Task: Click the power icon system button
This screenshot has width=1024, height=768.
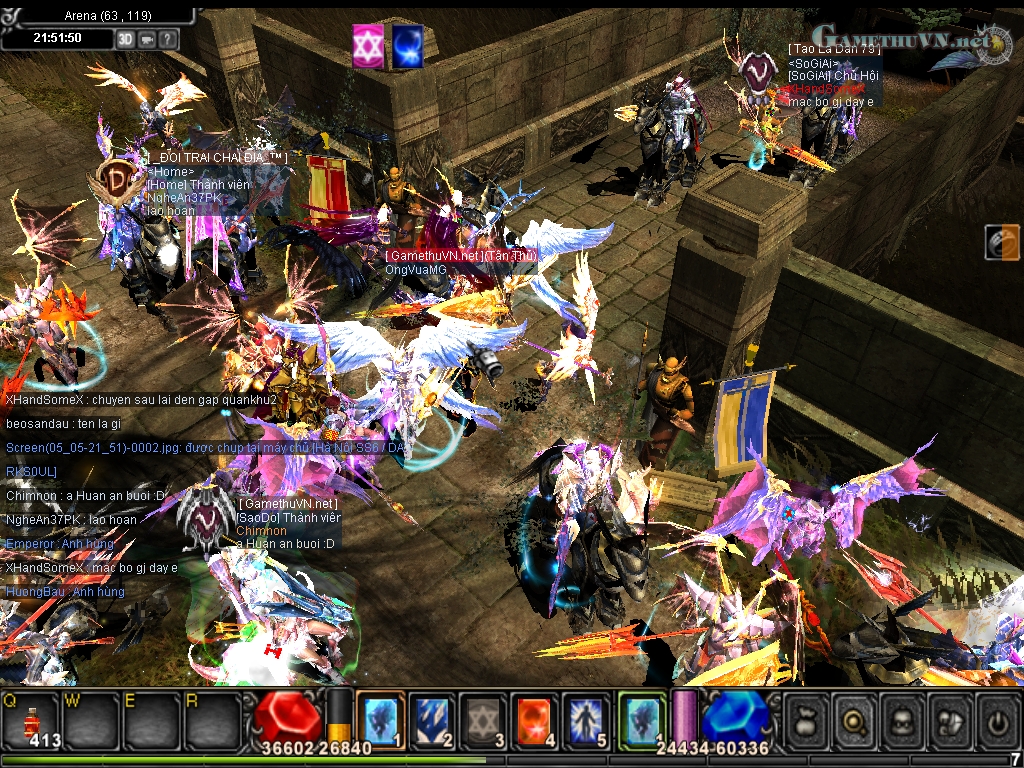Action: pyautogui.click(x=998, y=718)
